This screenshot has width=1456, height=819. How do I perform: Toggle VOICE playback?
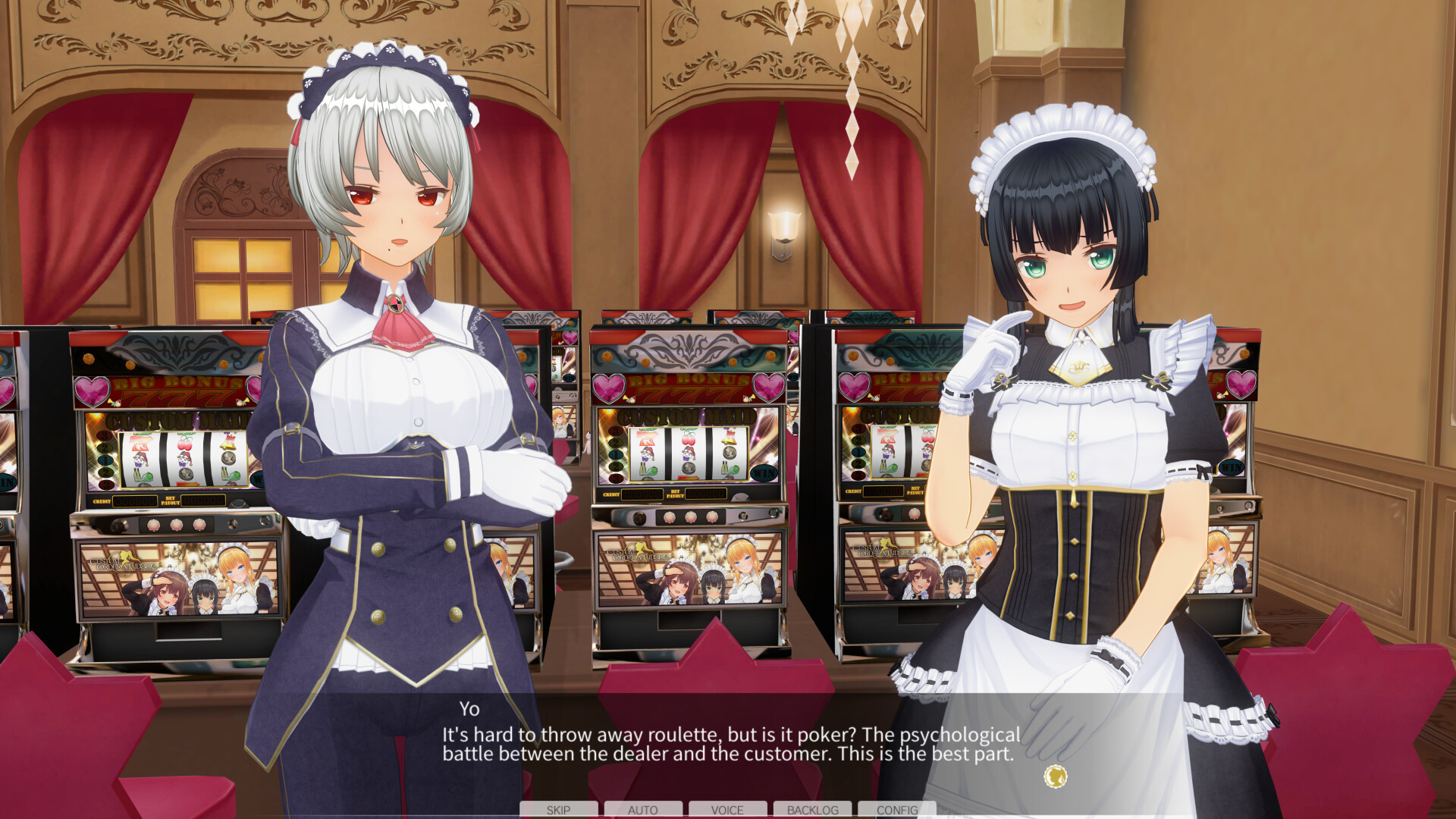[x=727, y=810]
